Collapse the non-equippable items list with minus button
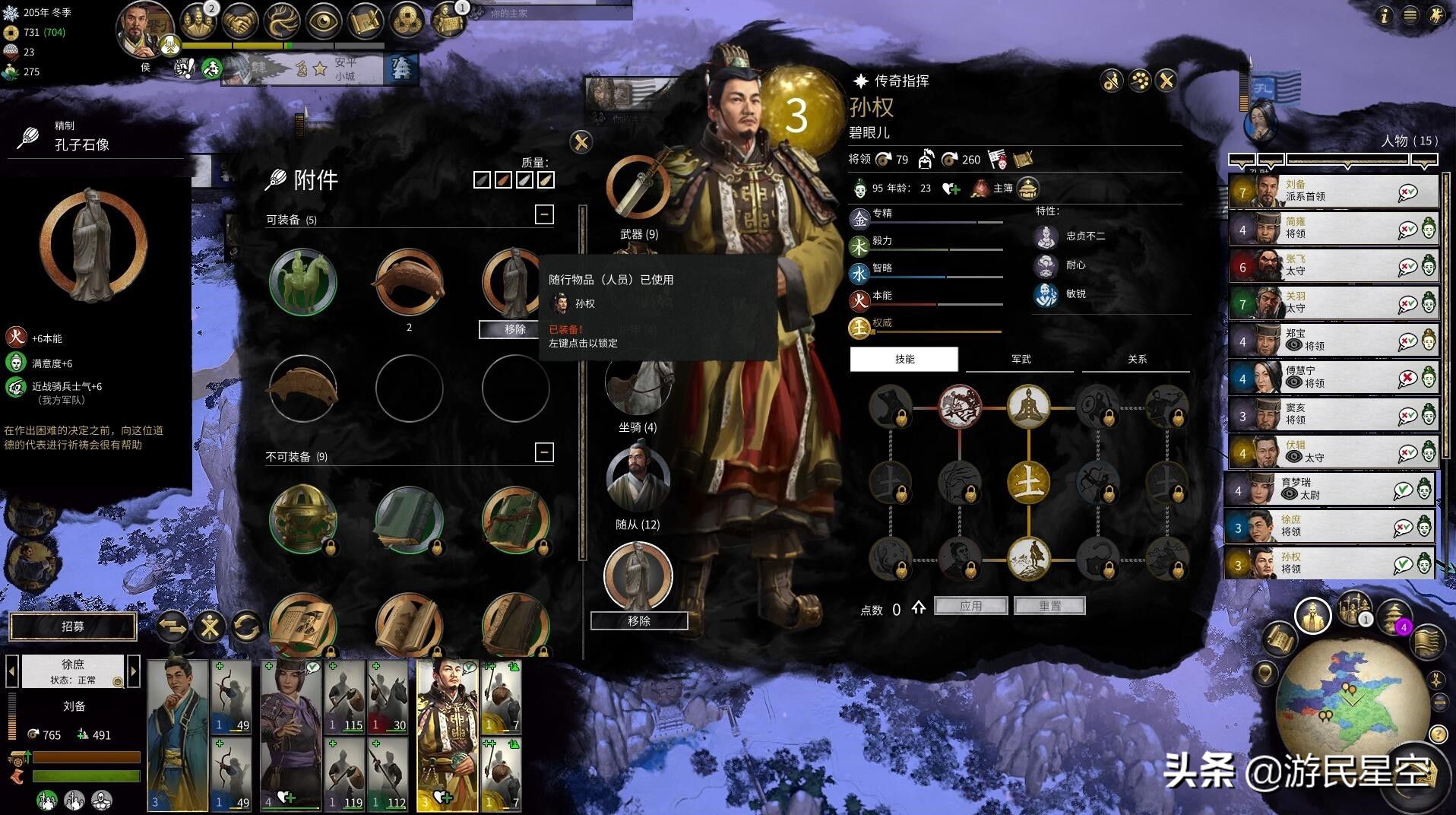The image size is (1456, 815). tap(545, 451)
